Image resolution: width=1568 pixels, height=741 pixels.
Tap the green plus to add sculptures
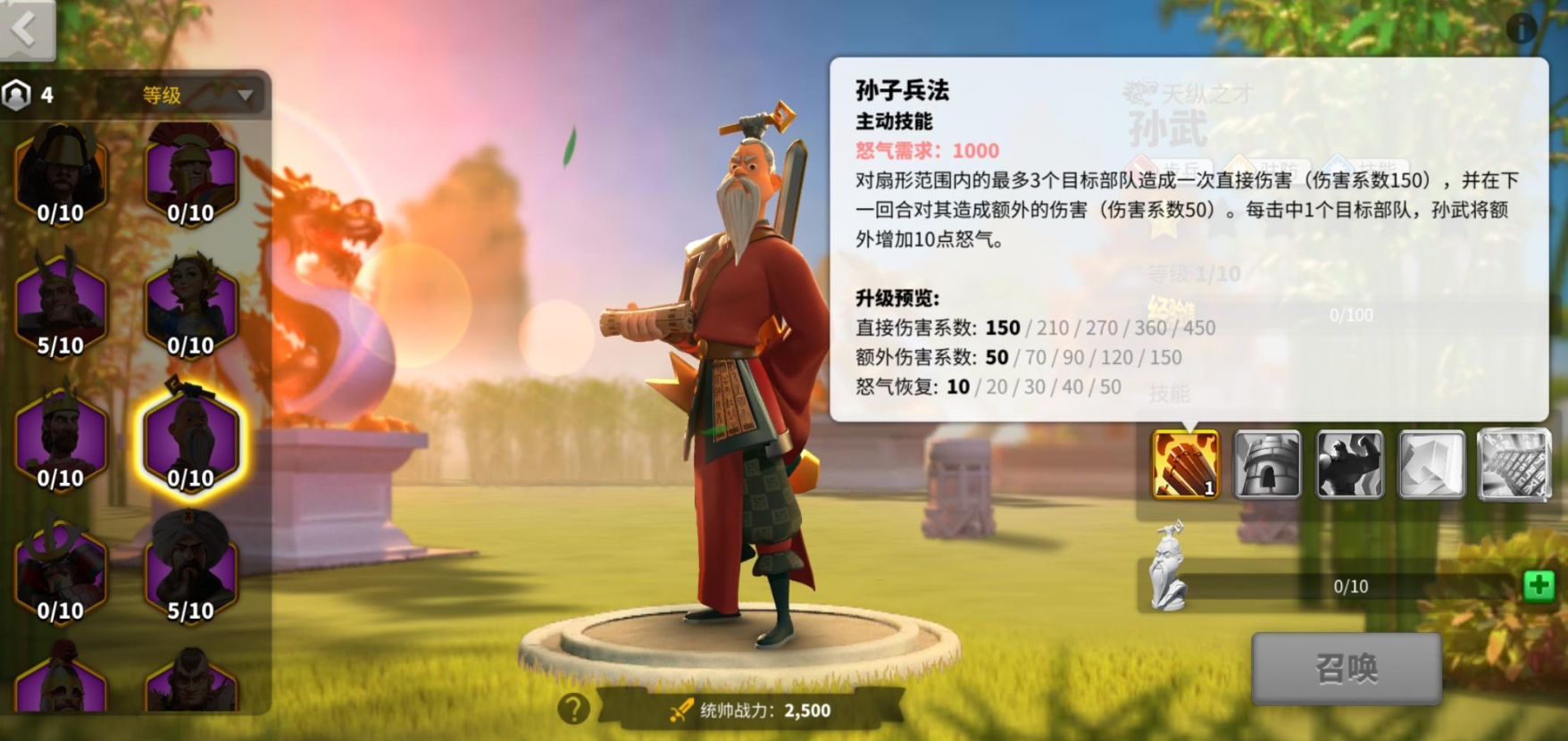point(1539,587)
